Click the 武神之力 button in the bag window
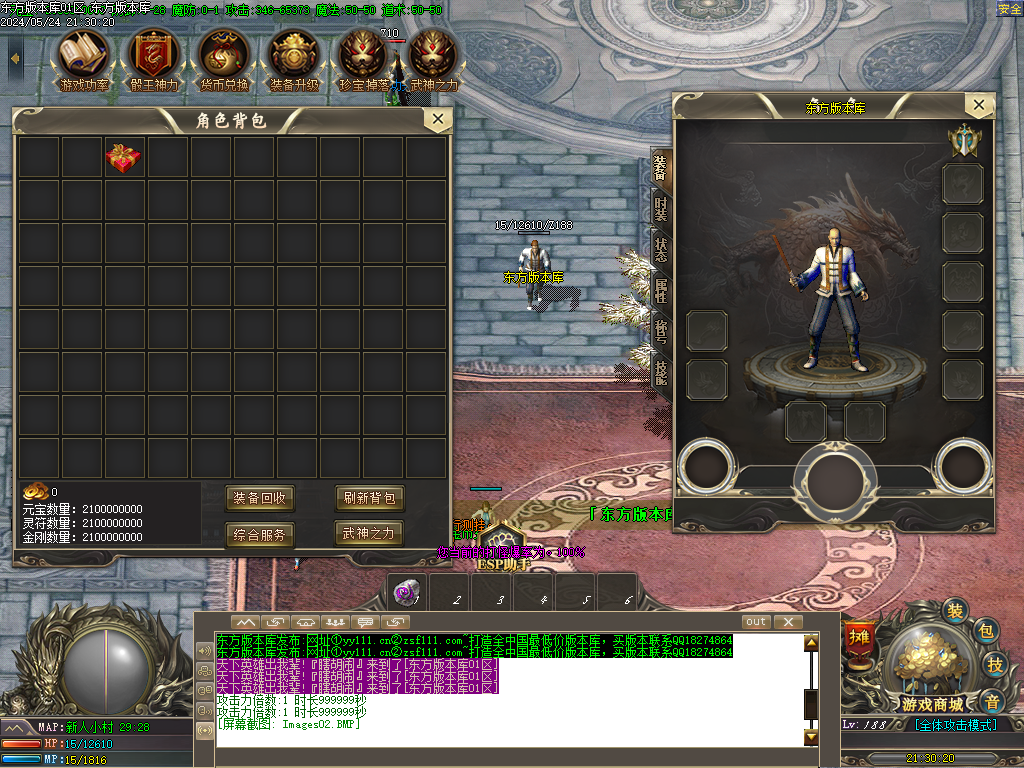1024x768 pixels. (x=369, y=533)
